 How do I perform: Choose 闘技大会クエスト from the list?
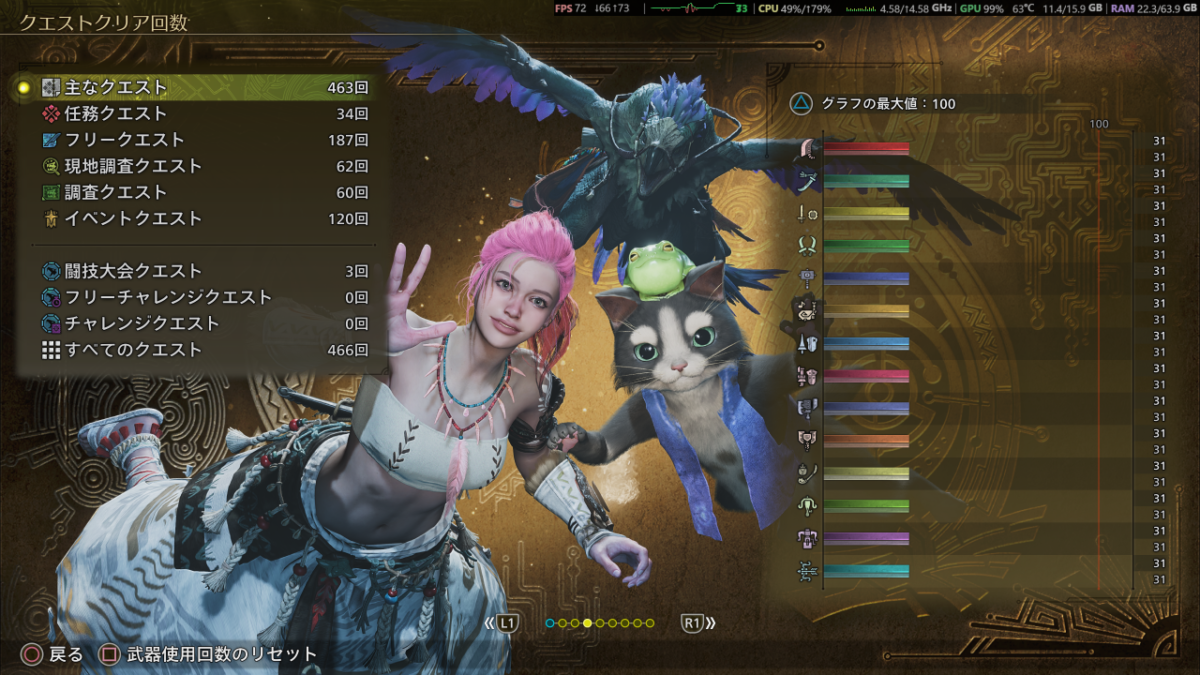(x=200, y=271)
